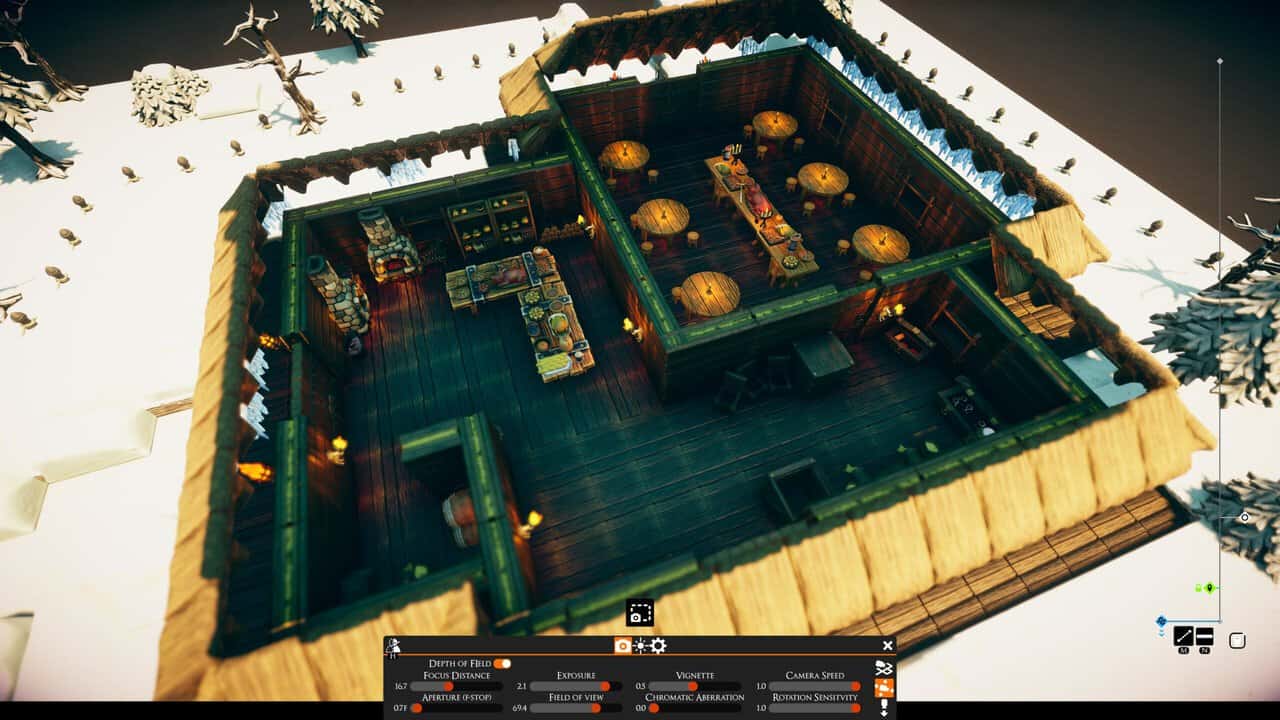
Task: Click the down arrow icon below the orange camera
Action: [884, 707]
